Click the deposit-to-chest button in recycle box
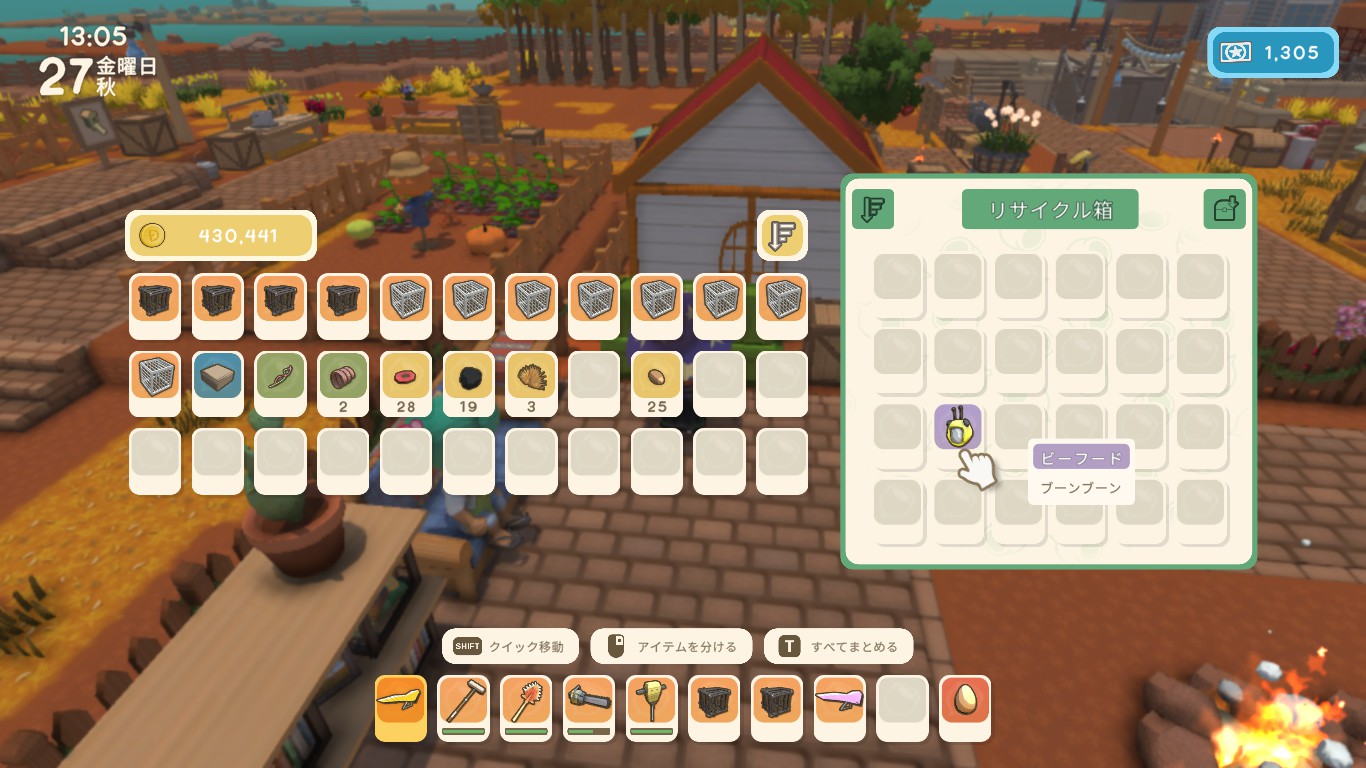 tap(1224, 209)
